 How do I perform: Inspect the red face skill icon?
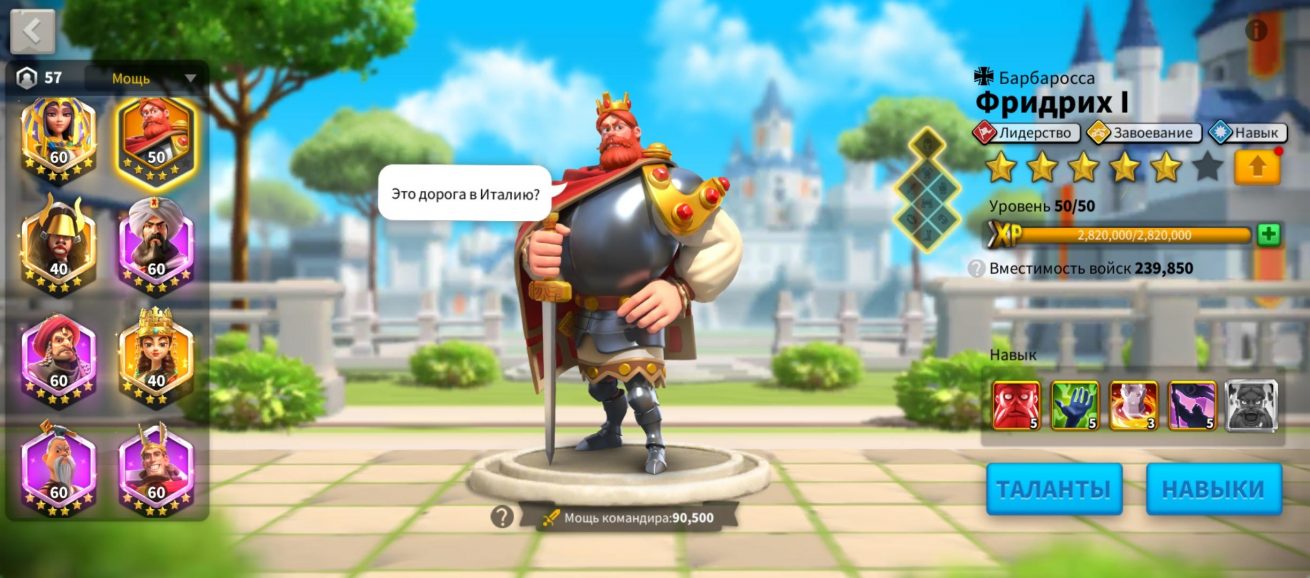pyautogui.click(x=1016, y=405)
